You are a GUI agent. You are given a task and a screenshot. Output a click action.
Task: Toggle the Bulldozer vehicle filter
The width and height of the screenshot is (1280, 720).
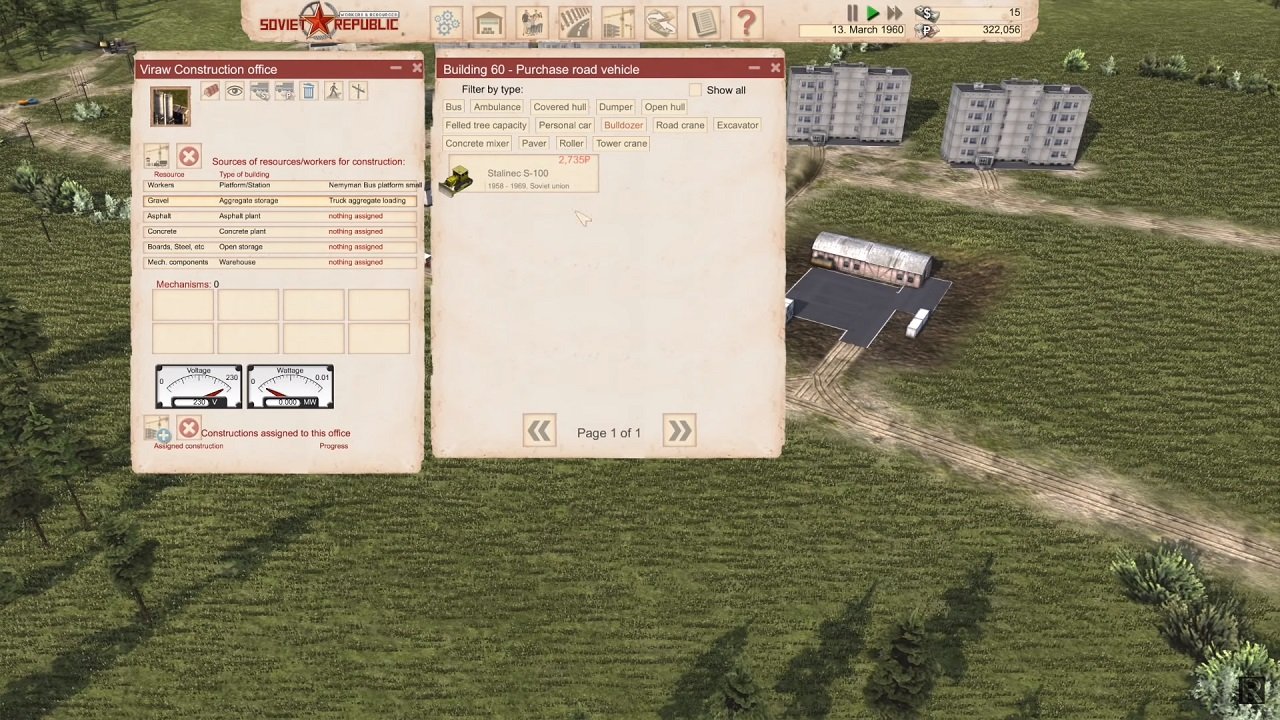coord(623,124)
